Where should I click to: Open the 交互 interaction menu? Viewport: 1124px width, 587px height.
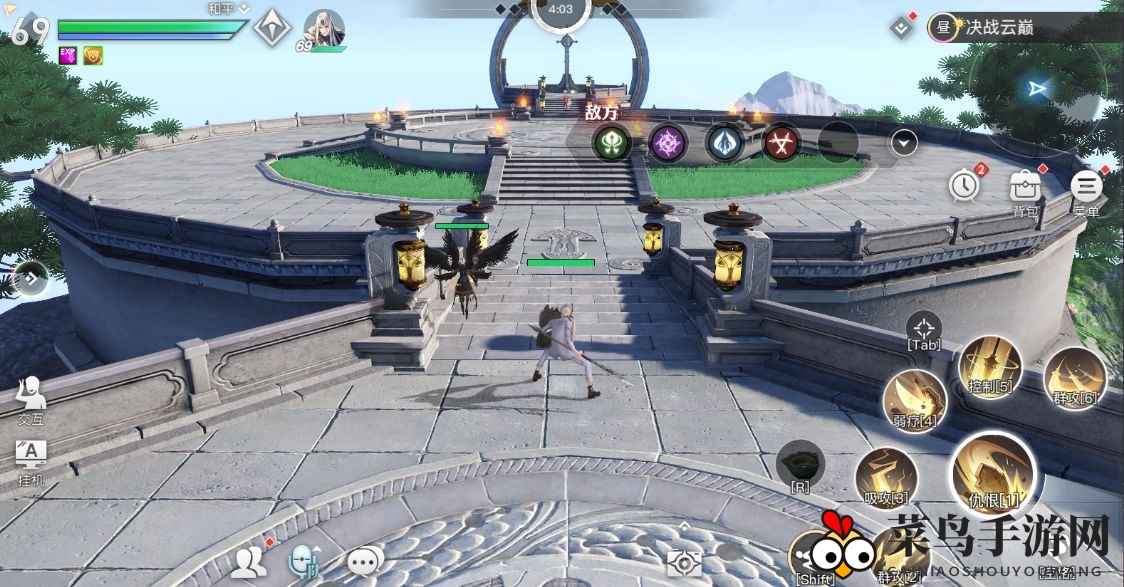[31, 397]
